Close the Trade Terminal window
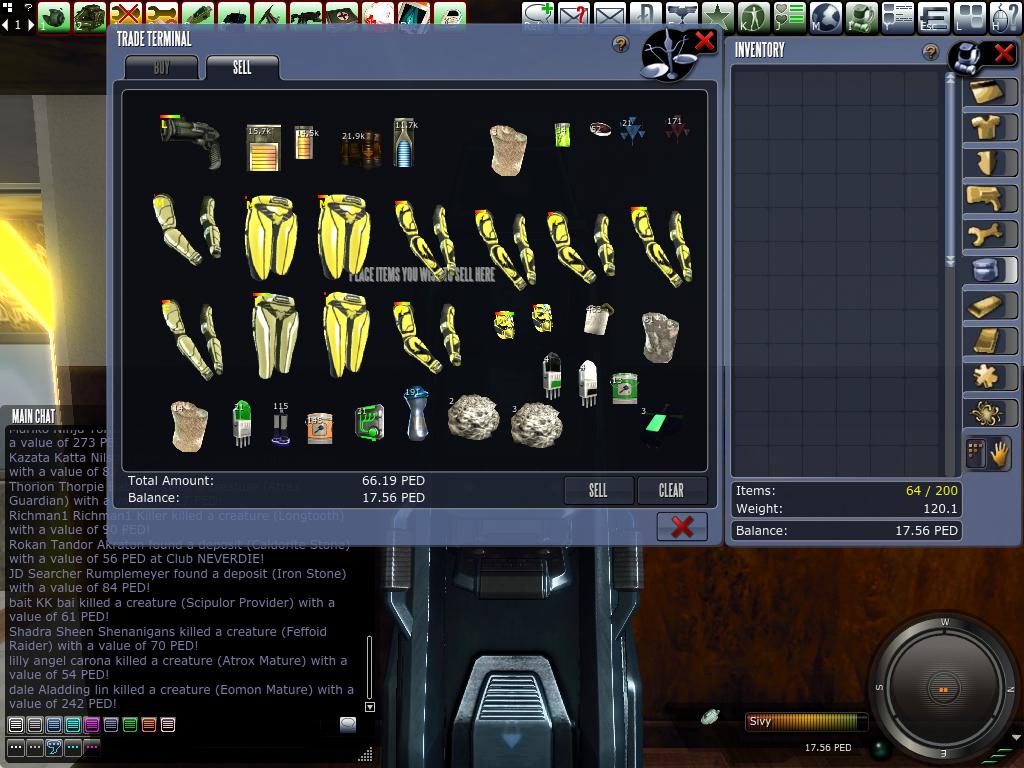Viewport: 1024px width, 768px height. 705,41
